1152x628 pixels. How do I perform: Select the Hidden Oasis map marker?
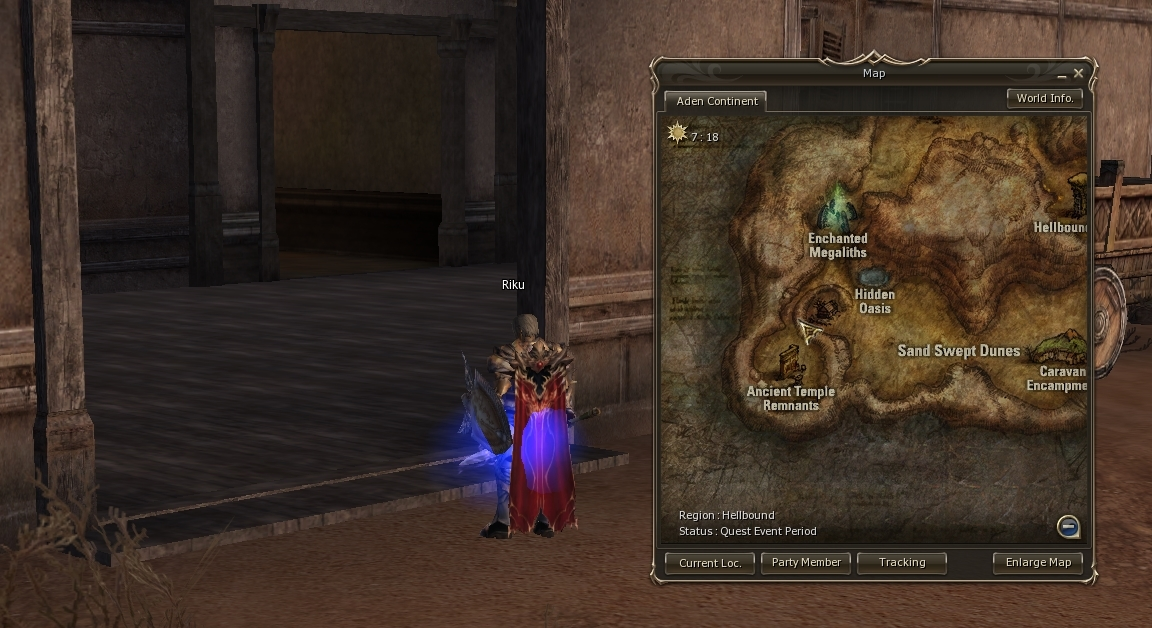coord(873,276)
